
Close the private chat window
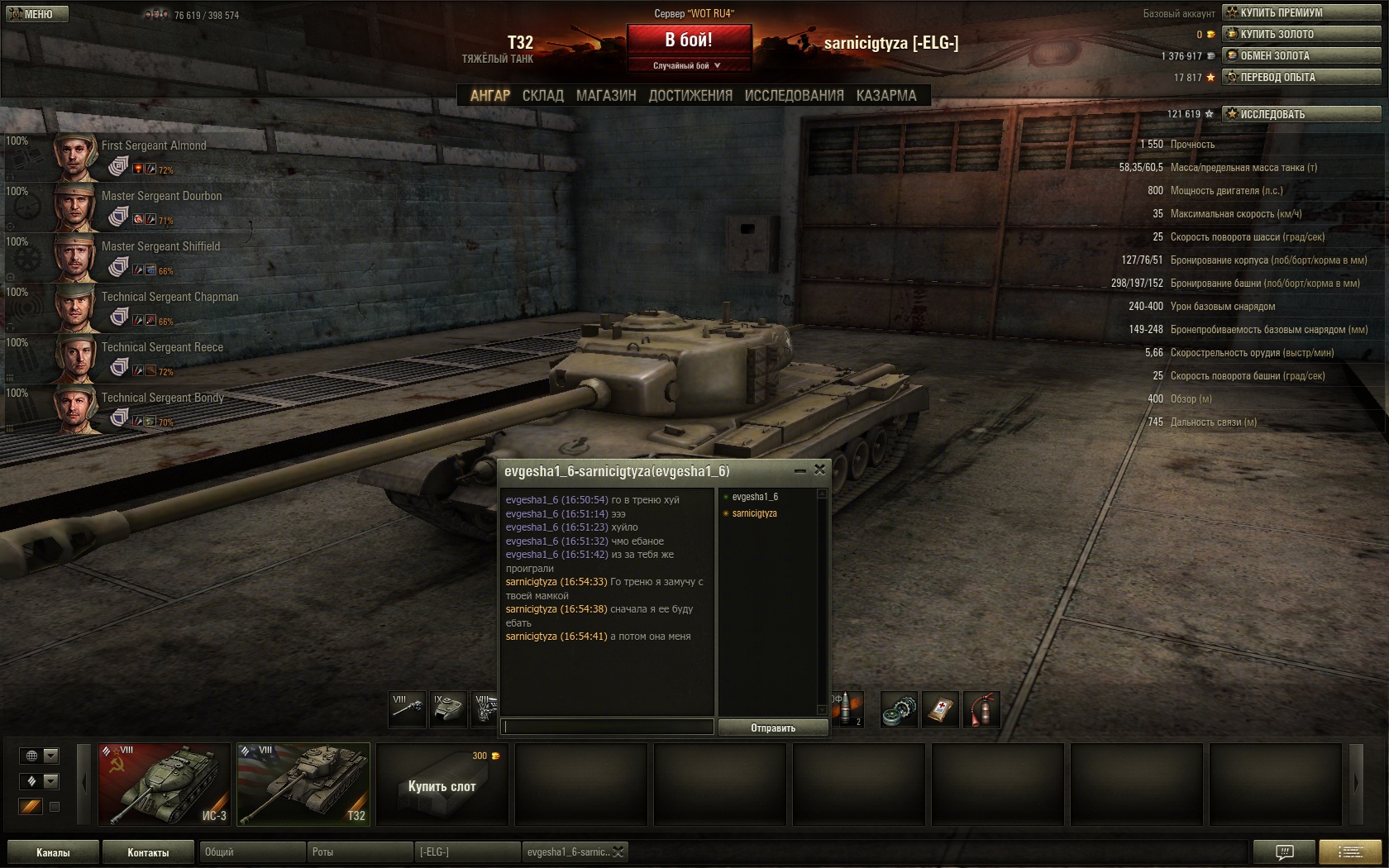(x=819, y=470)
